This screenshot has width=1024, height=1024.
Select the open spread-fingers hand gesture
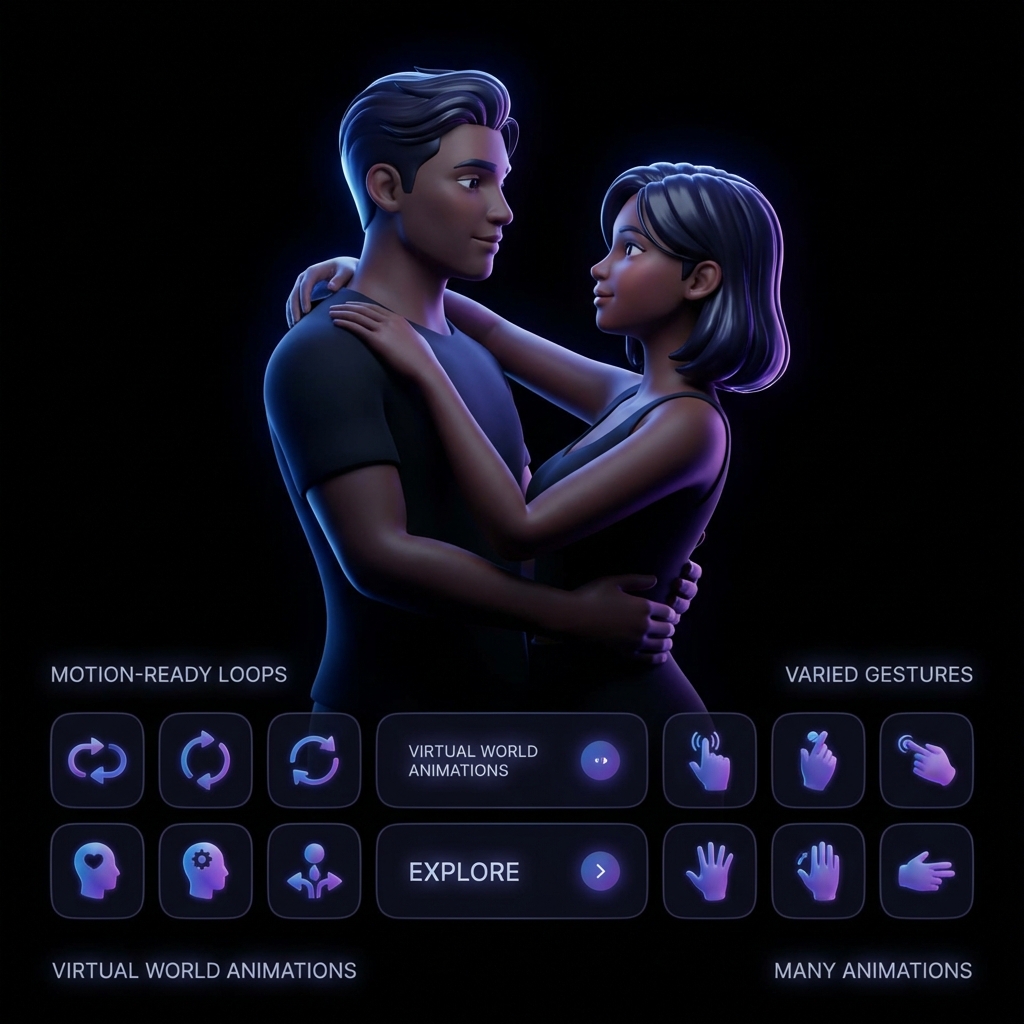(709, 871)
